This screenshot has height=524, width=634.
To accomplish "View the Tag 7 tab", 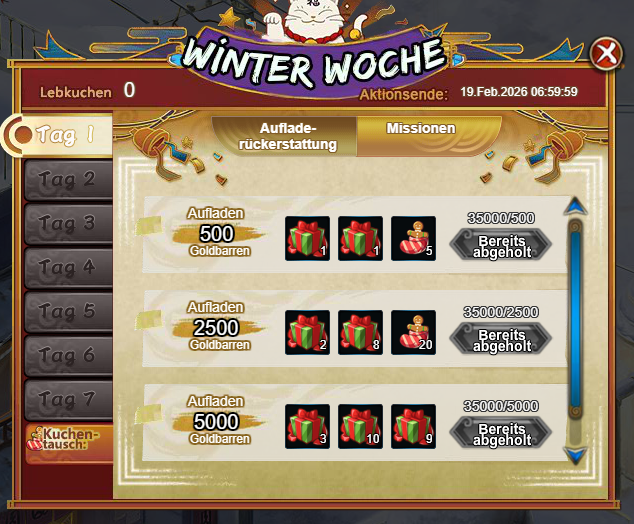I will 68,400.
